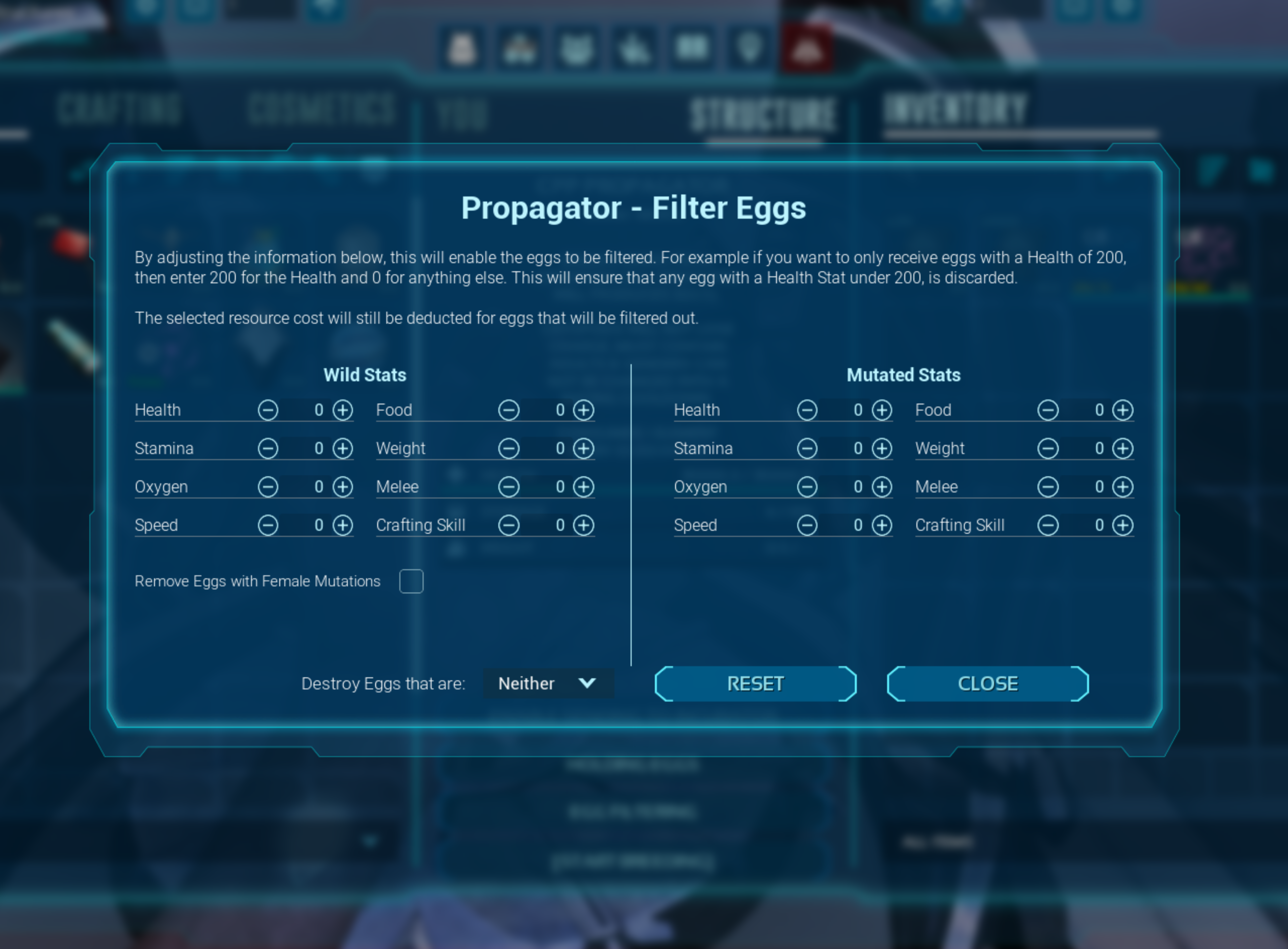Select the dino head icon in the top icon bar

[x=577, y=49]
